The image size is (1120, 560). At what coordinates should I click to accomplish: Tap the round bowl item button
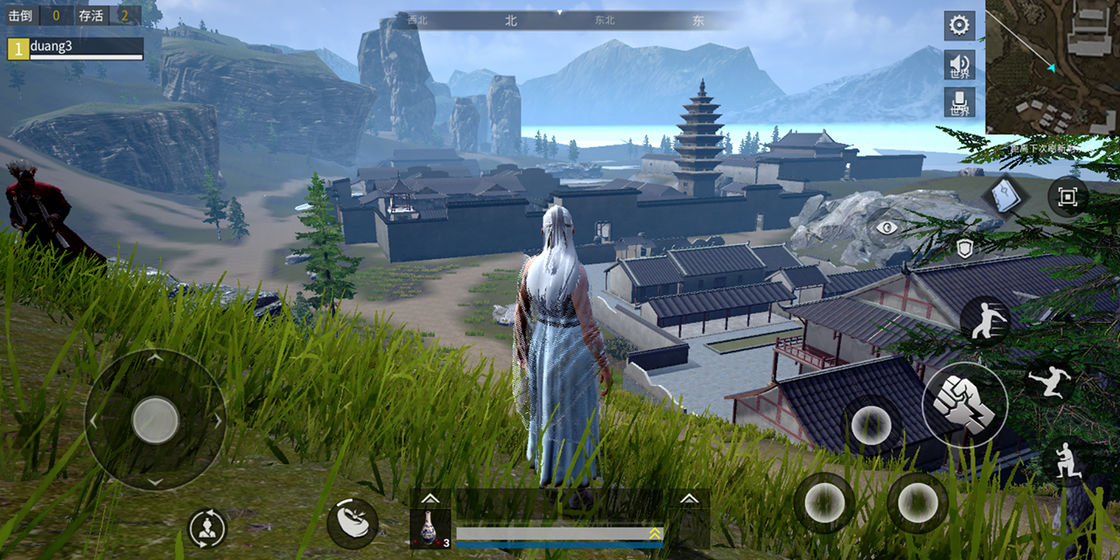[352, 521]
